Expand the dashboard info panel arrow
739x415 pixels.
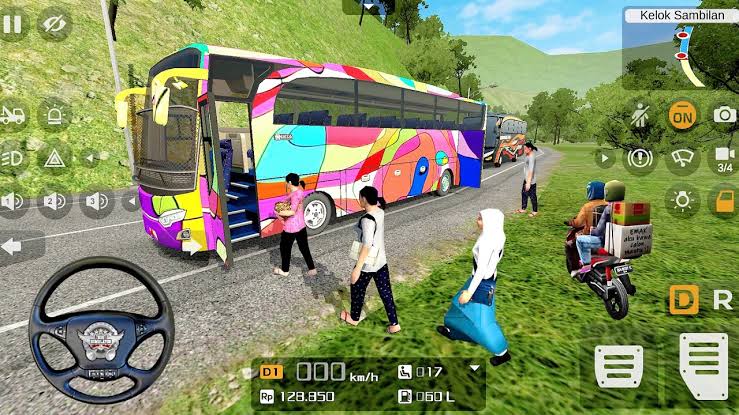tap(474, 368)
